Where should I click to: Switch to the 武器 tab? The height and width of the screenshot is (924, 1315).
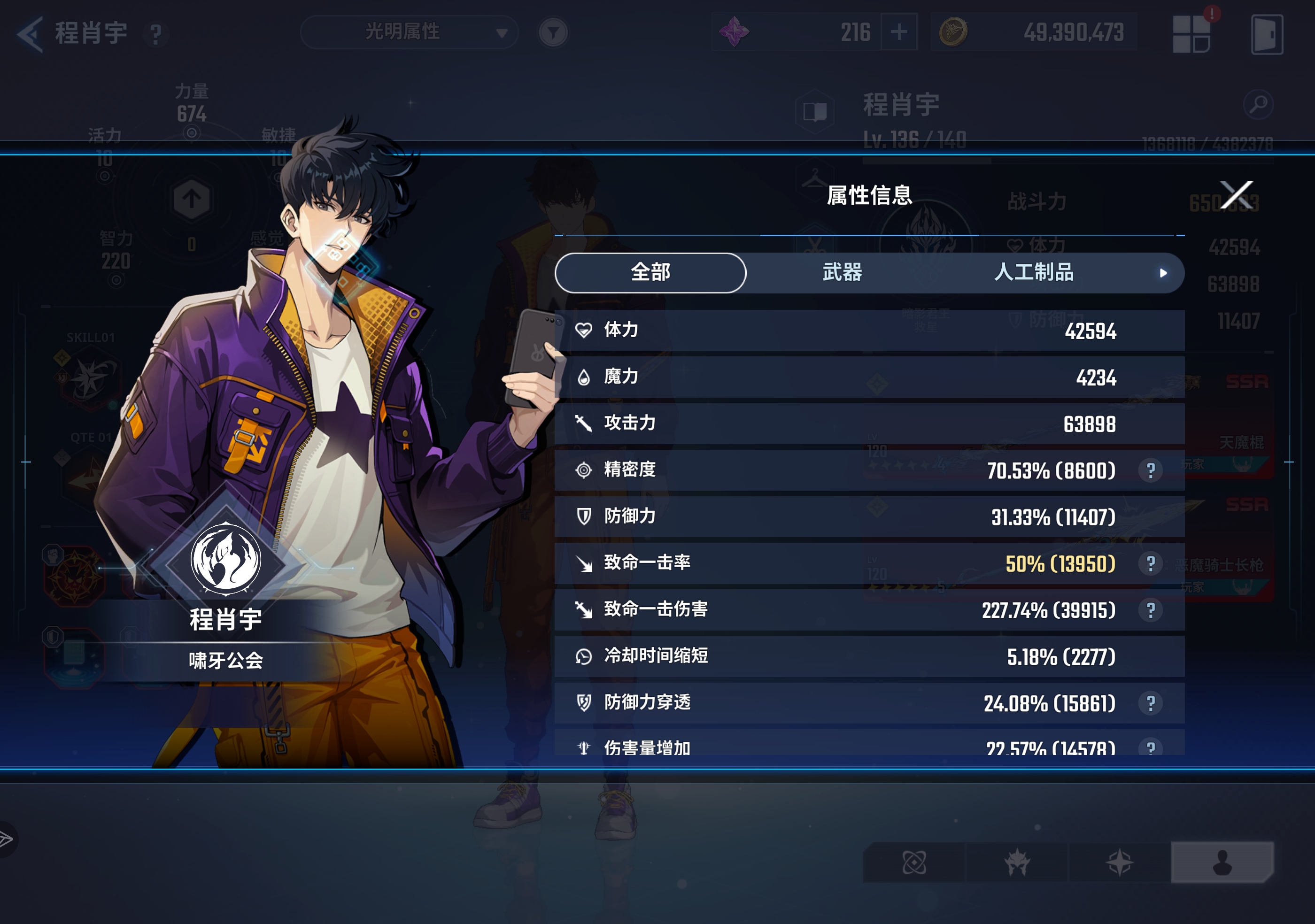(x=842, y=272)
